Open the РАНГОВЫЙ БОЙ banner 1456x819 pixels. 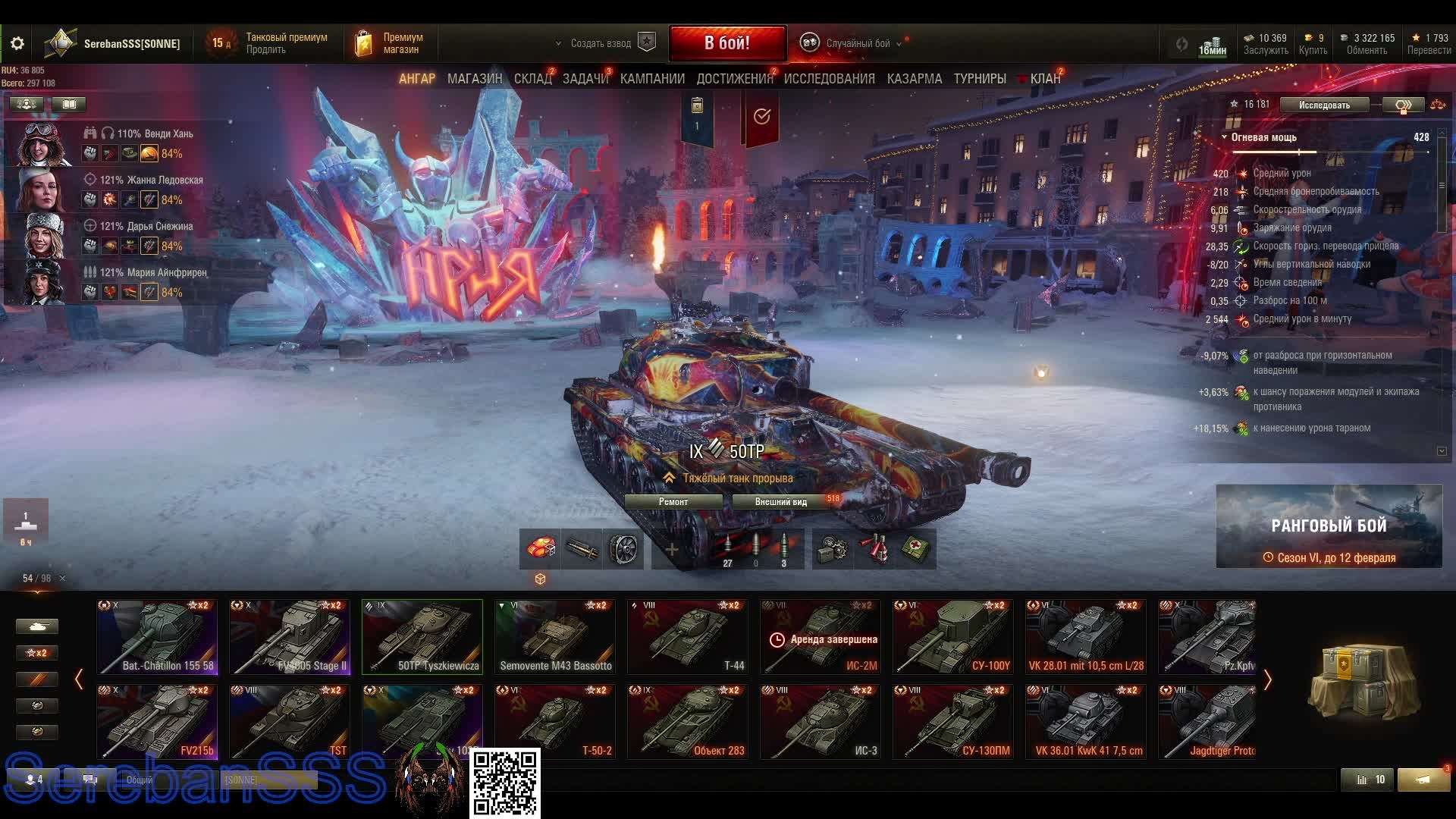point(1329,526)
